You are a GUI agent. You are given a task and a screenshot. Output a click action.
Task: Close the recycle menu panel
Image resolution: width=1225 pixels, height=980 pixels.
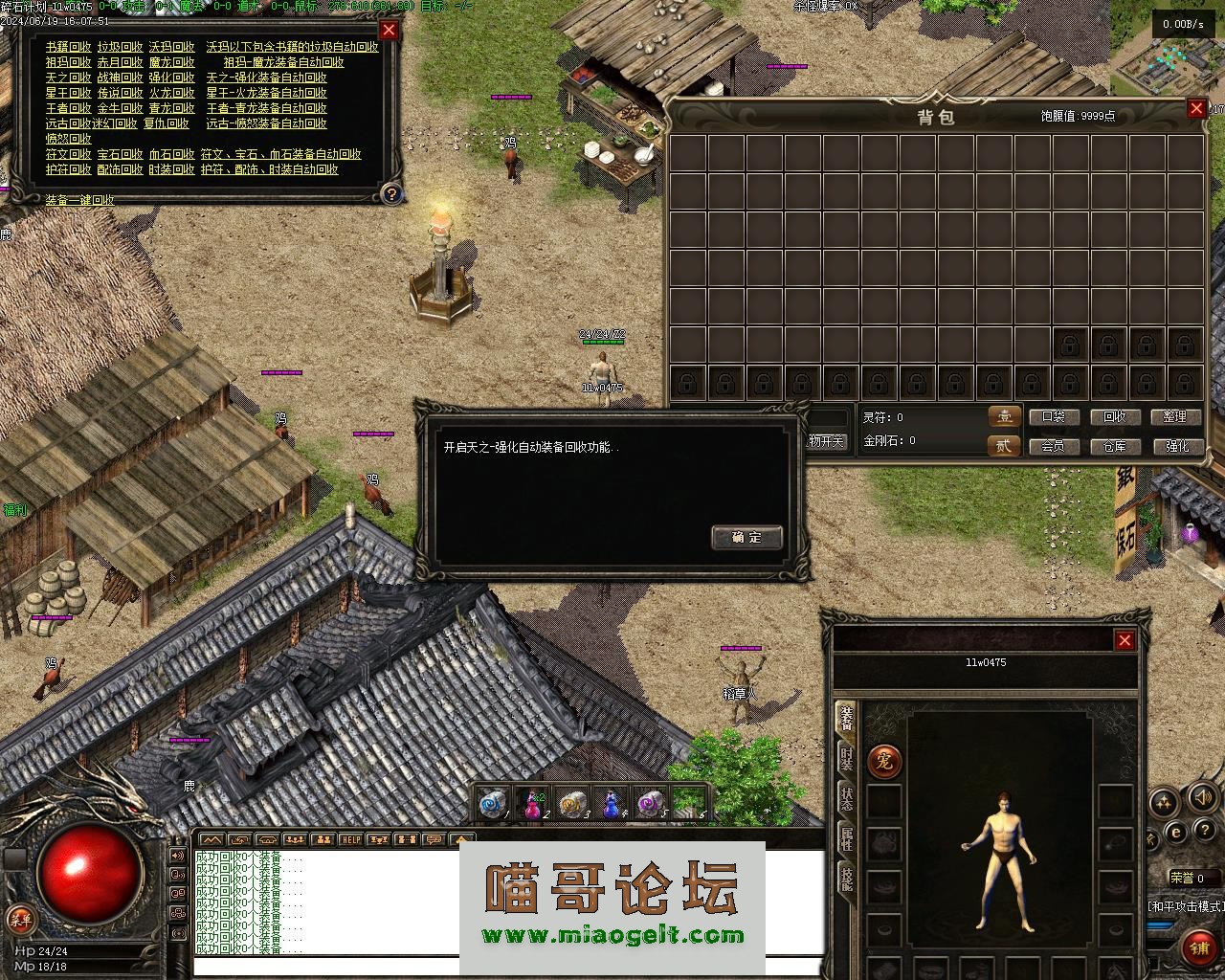click(389, 30)
